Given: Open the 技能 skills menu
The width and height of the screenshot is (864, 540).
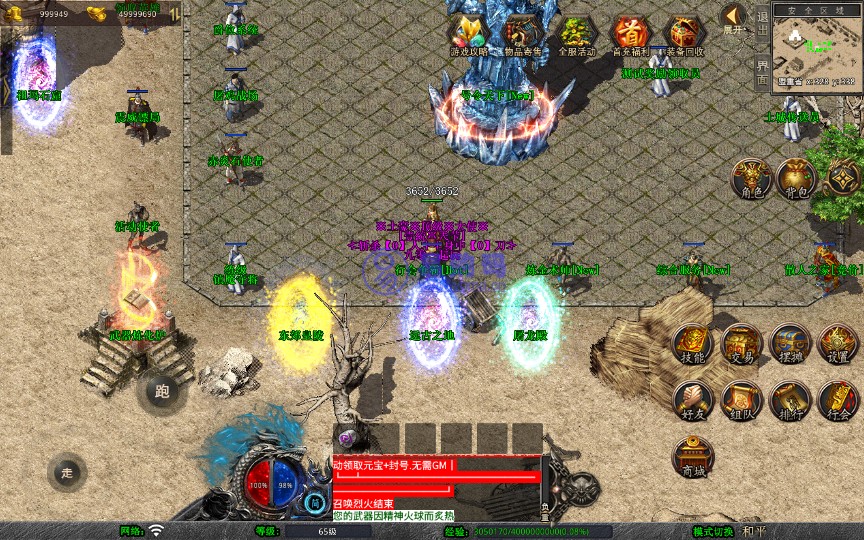Looking at the screenshot, I should pos(692,343).
